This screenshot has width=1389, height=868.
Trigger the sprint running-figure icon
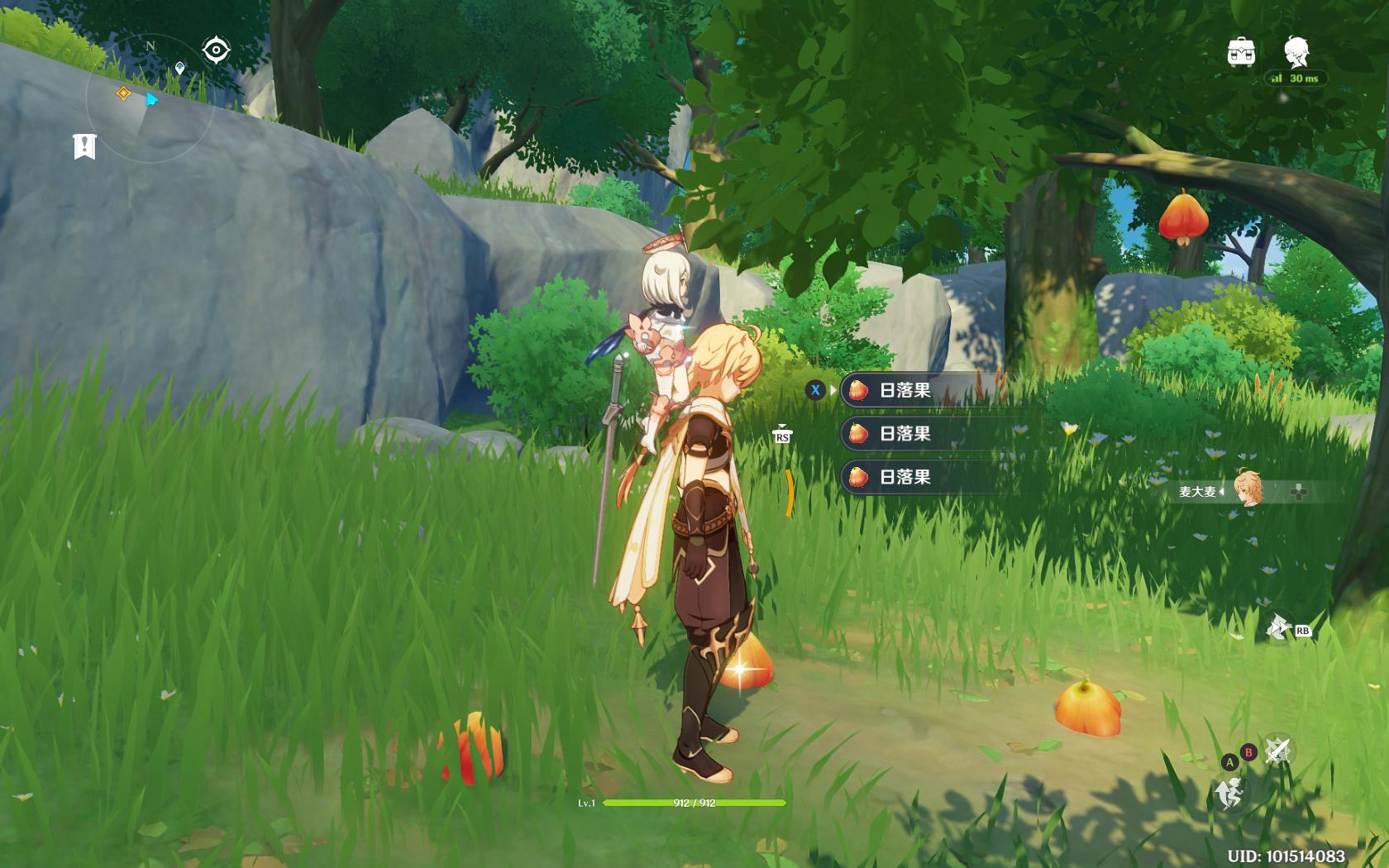(x=1230, y=794)
